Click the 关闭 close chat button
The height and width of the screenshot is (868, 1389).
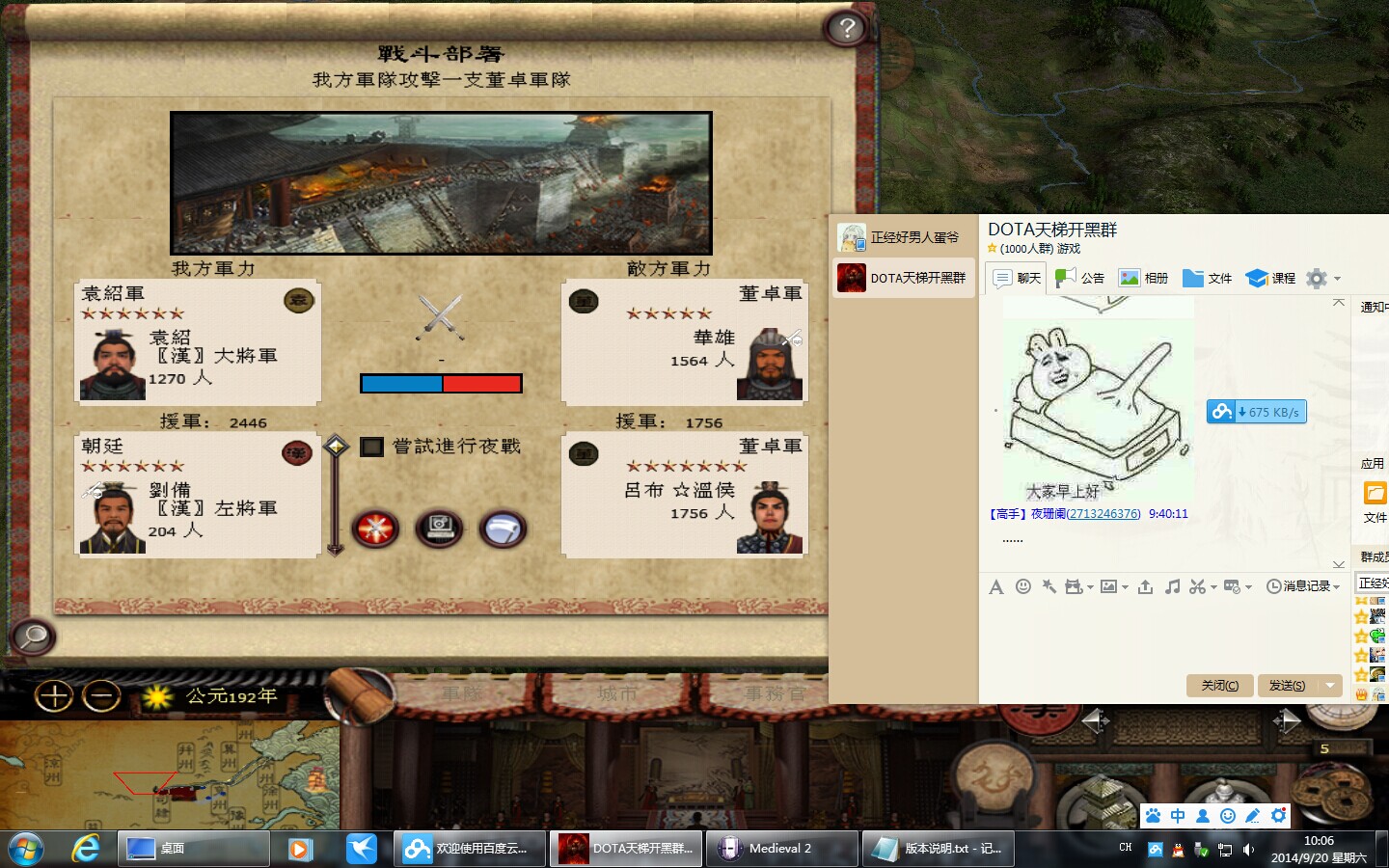tap(1219, 686)
